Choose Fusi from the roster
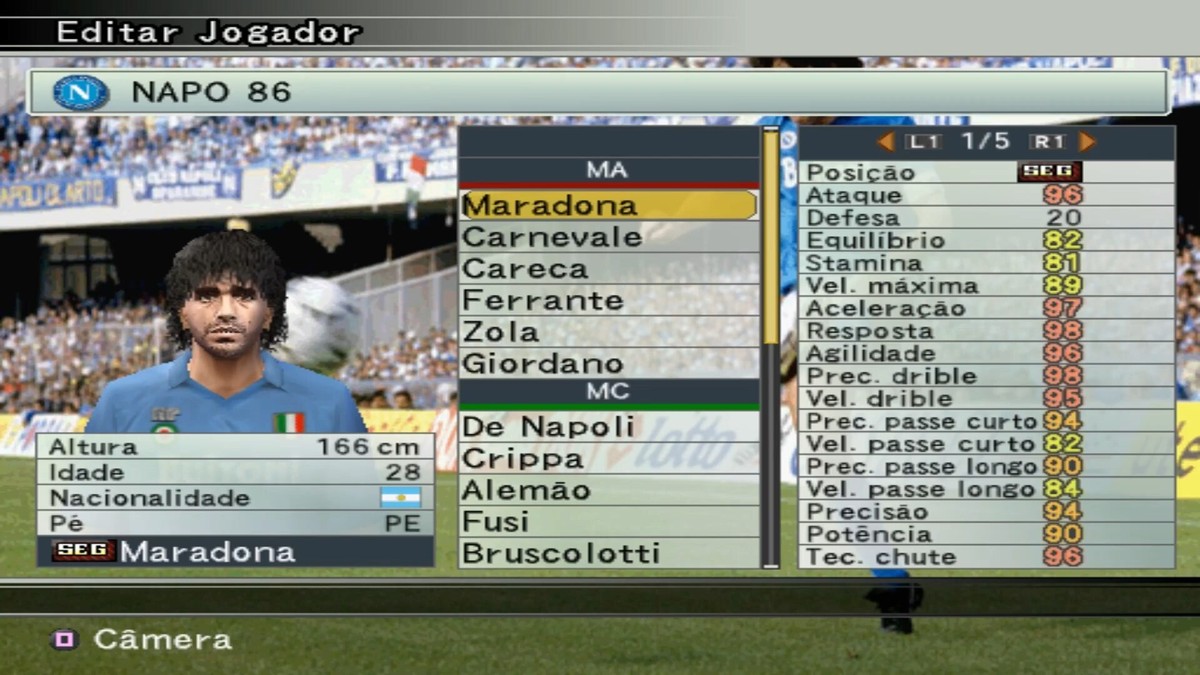This screenshot has width=1200, height=675. (x=608, y=522)
